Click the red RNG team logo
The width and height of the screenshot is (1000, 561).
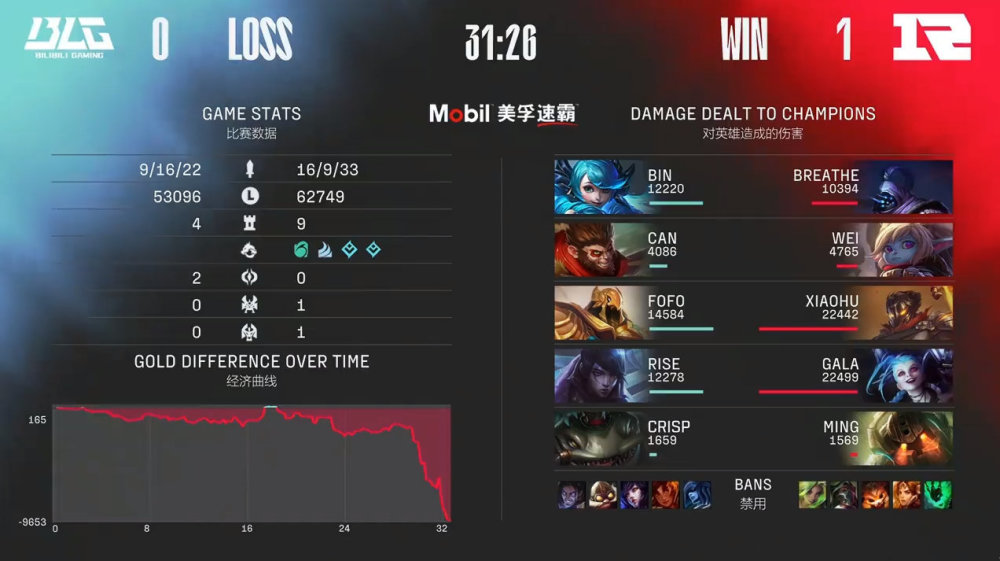click(x=931, y=39)
